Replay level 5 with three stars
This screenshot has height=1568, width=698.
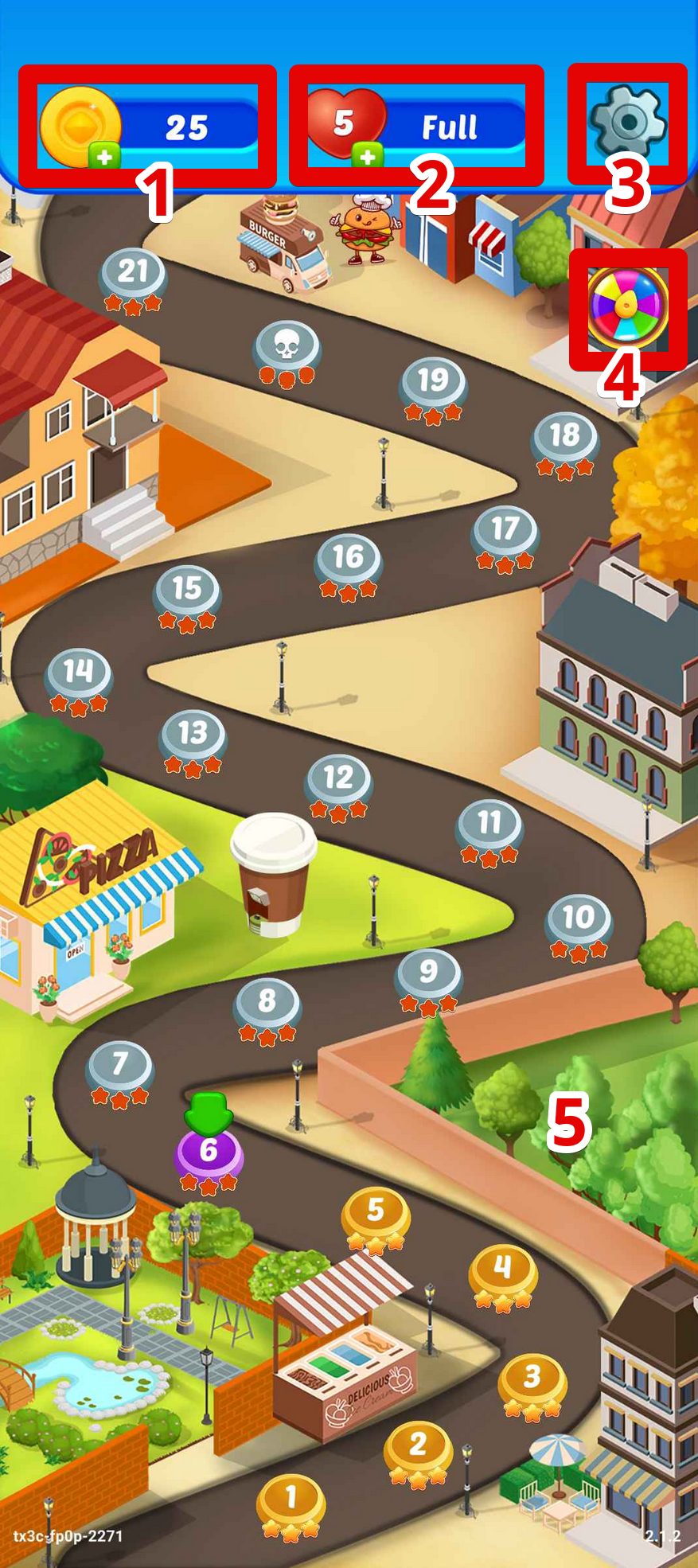click(376, 1211)
